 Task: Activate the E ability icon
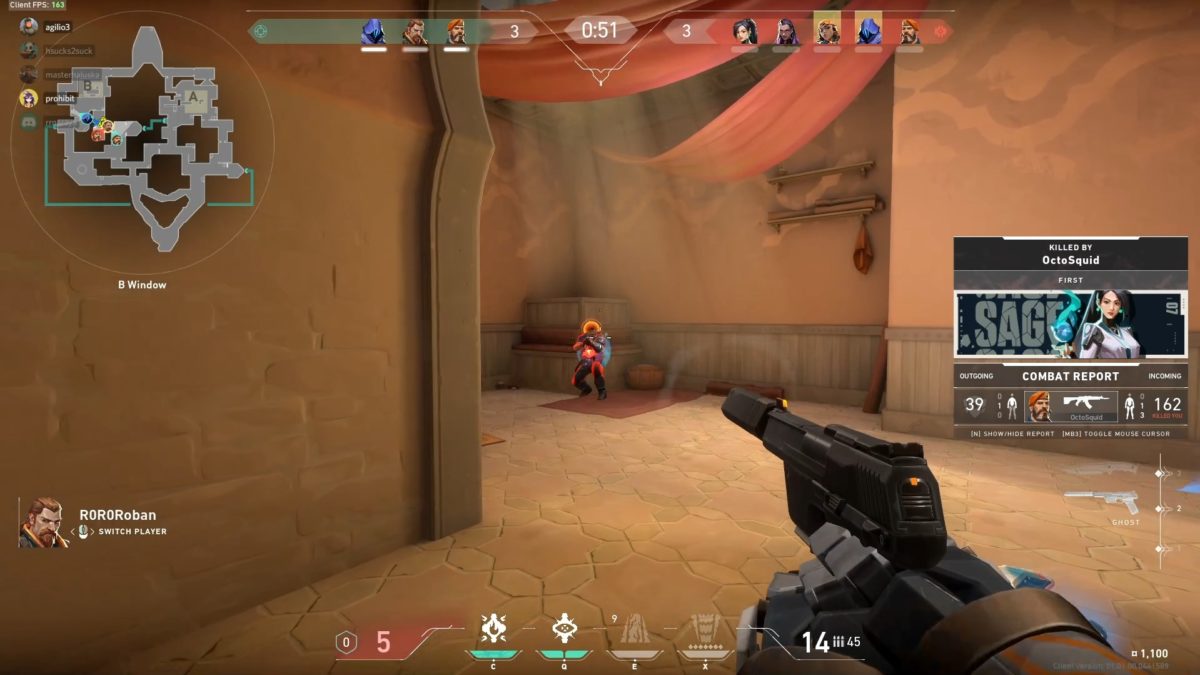(x=634, y=628)
